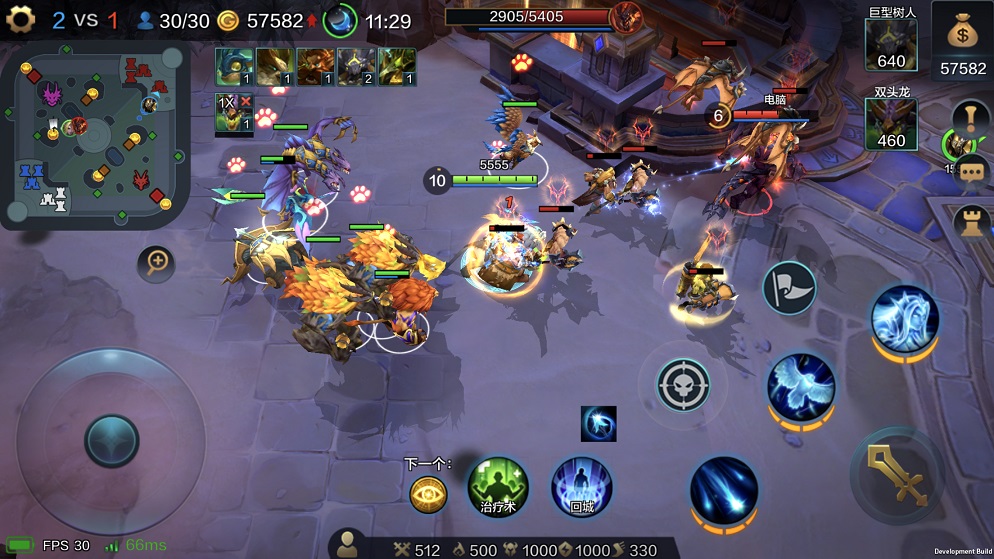Toggle the magnifier zoom button
The width and height of the screenshot is (994, 559).
point(157,263)
